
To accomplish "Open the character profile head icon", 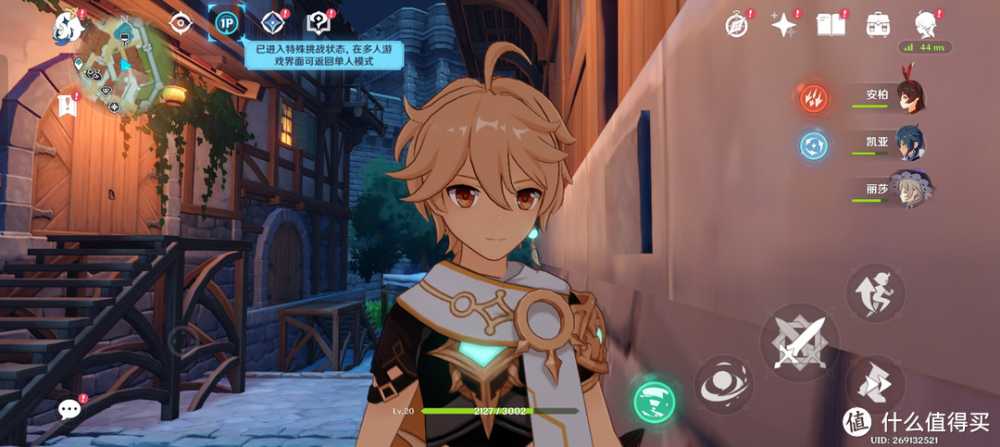I will tap(927, 24).
